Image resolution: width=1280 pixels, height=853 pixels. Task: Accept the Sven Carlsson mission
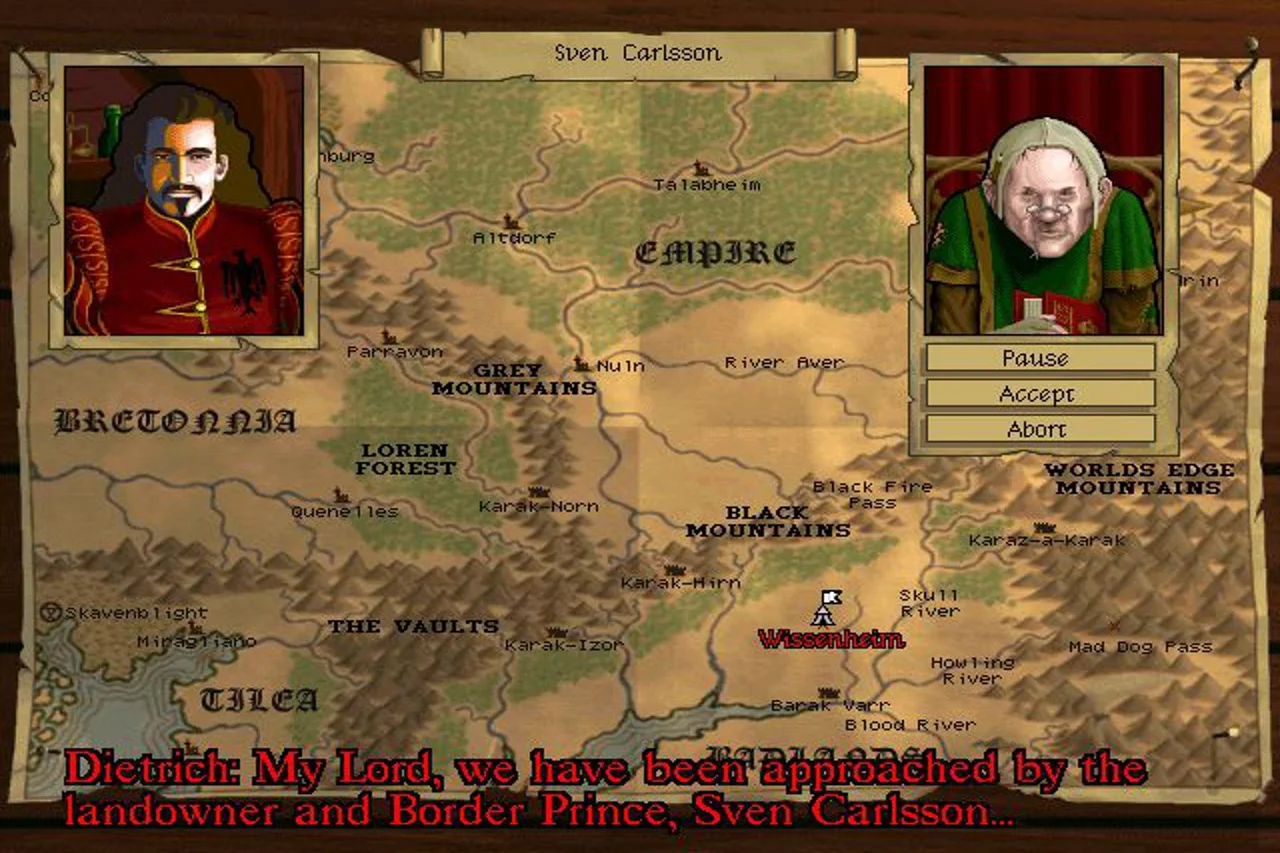(1040, 393)
